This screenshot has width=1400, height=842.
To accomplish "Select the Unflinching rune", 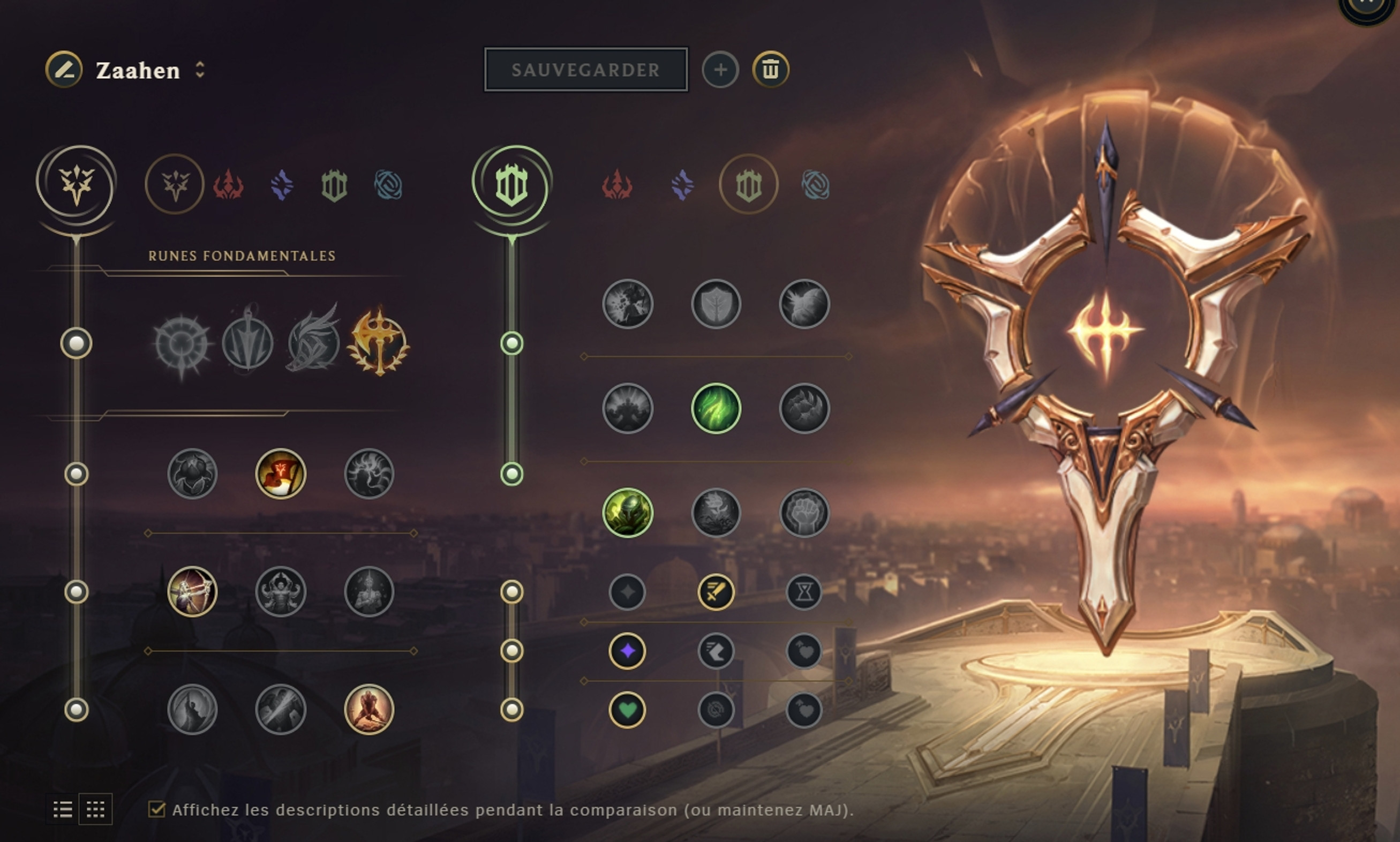I will click(x=806, y=513).
